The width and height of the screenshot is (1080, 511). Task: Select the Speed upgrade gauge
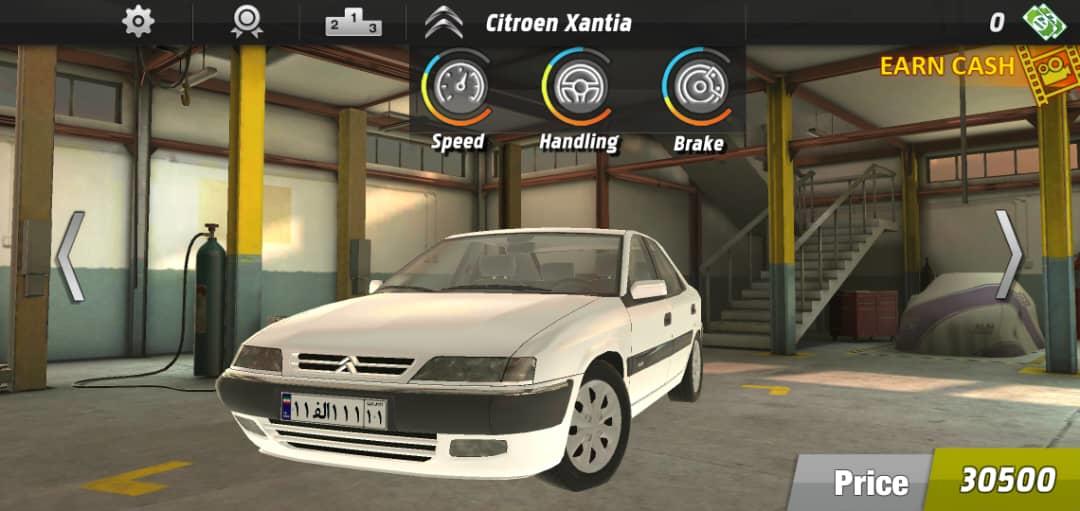459,86
